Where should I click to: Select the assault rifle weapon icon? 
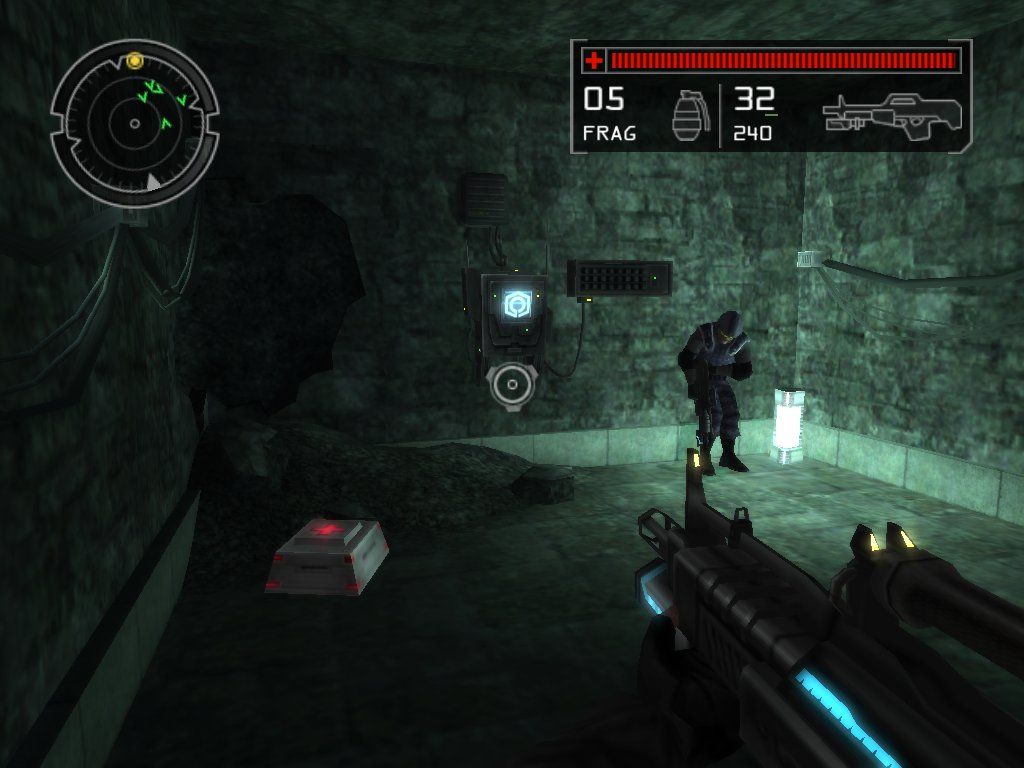(892, 113)
